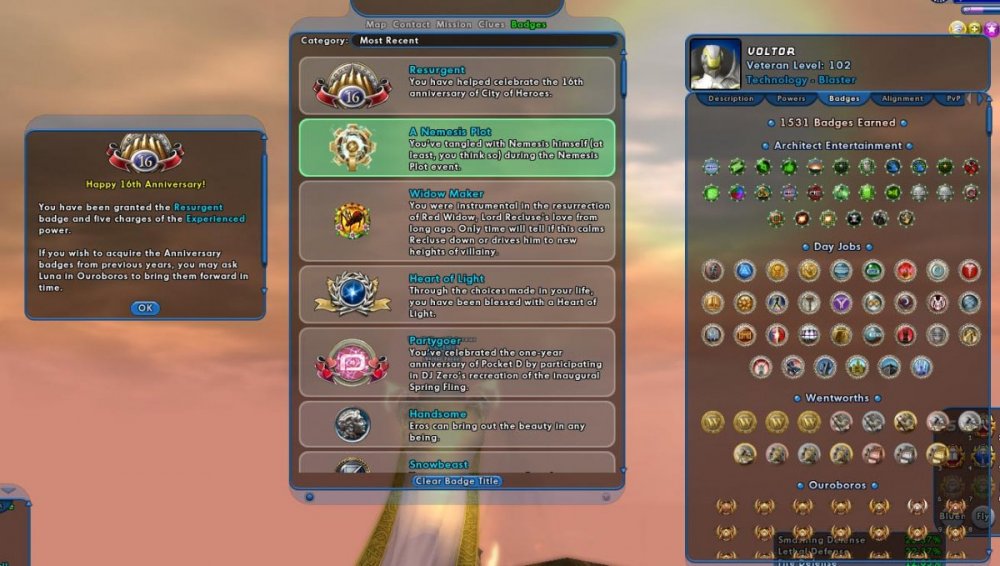Open the Description tab for Voltor
Image resolution: width=1000 pixels, height=566 pixels.
(x=730, y=99)
